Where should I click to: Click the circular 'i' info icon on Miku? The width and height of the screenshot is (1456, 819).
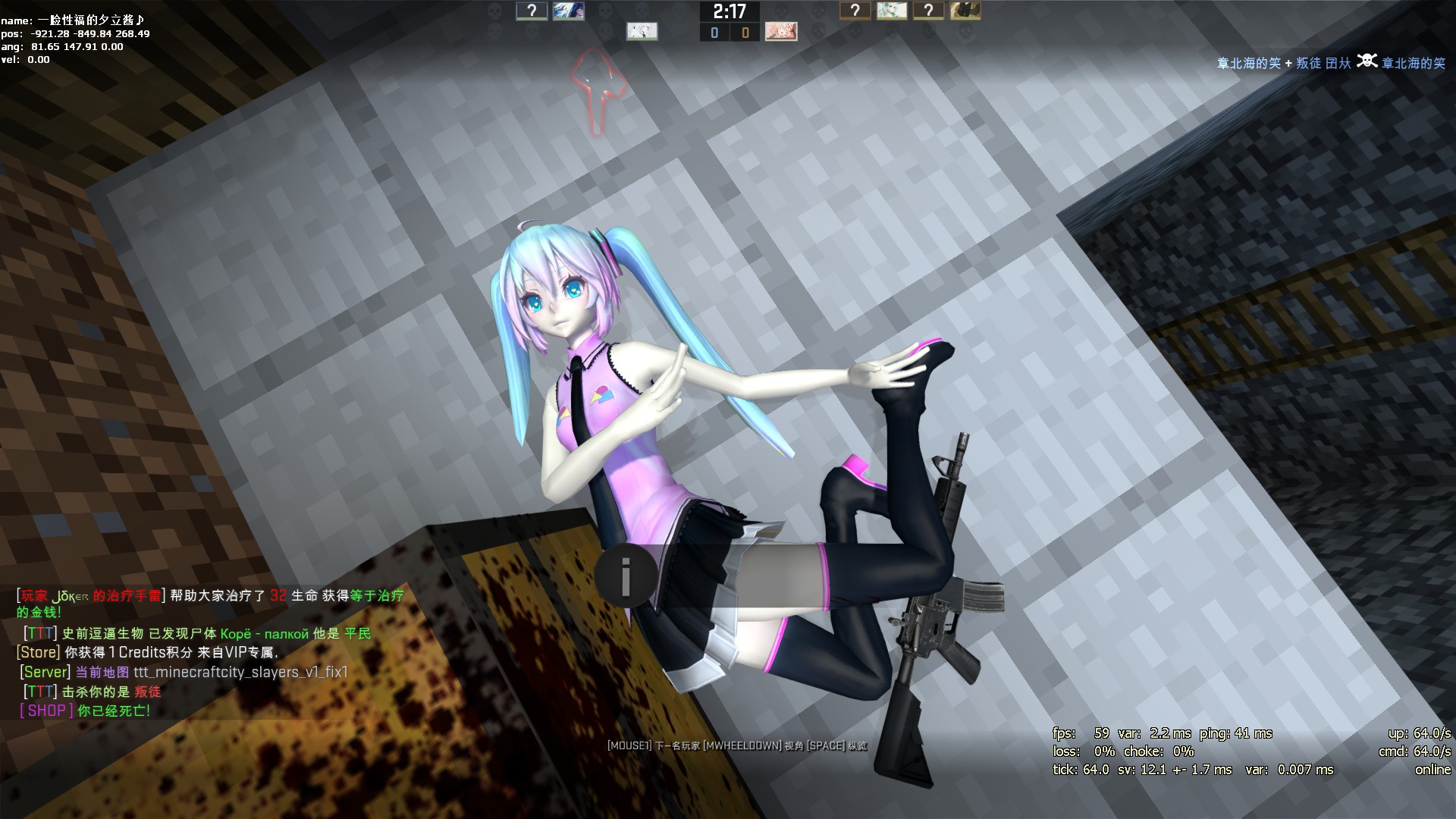(626, 576)
